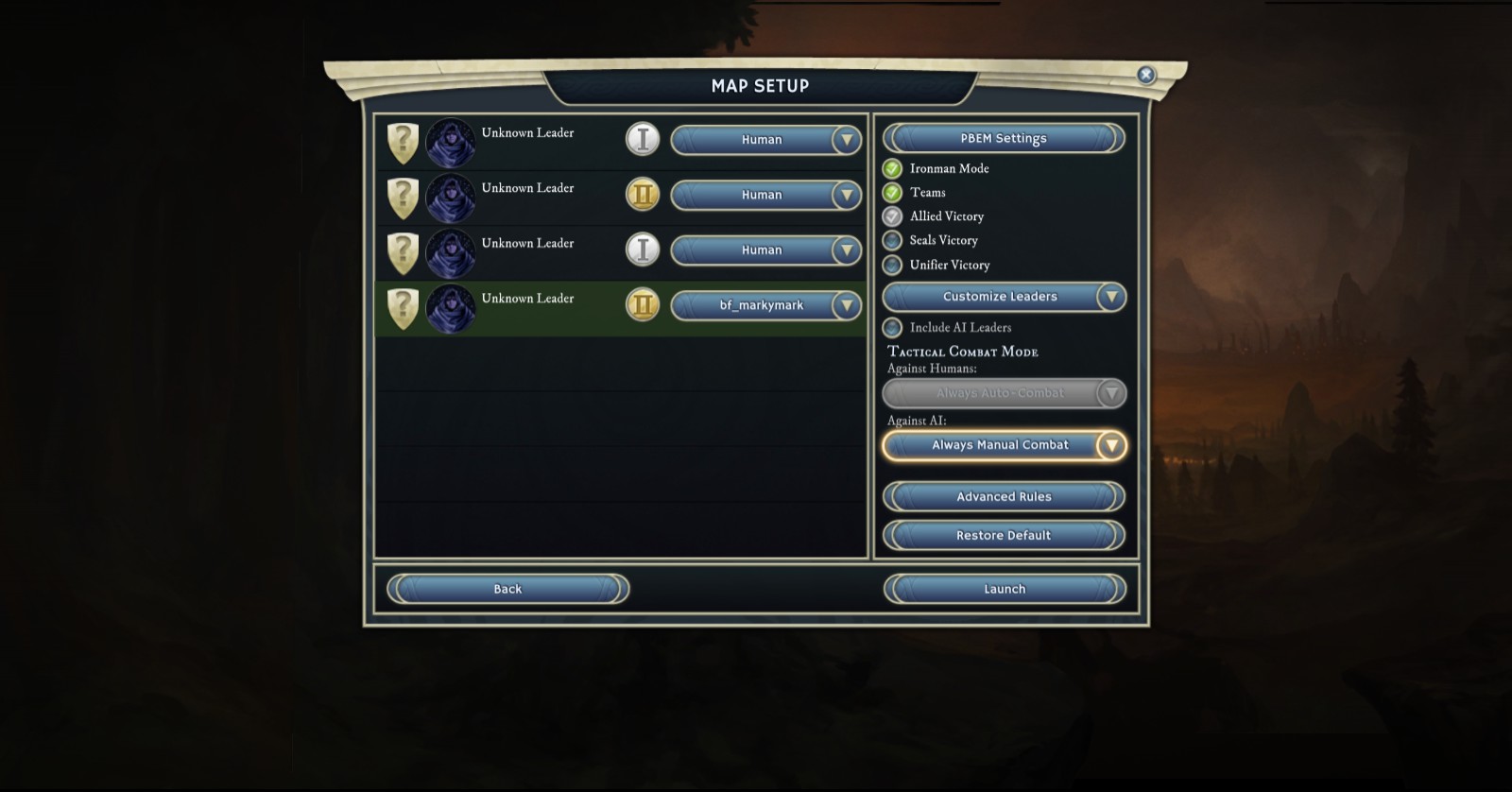
Task: Open Advanced Rules
Action: pos(1004,496)
